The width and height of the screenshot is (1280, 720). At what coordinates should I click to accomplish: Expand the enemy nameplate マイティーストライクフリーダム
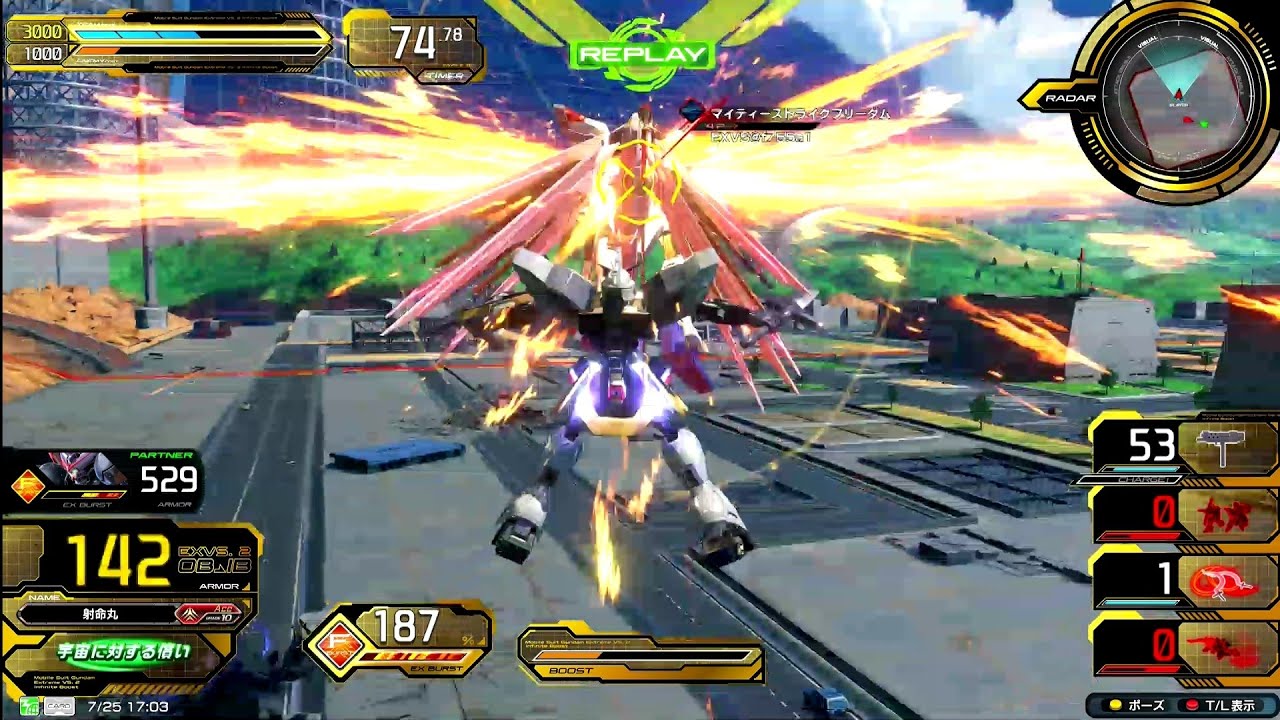(x=800, y=112)
